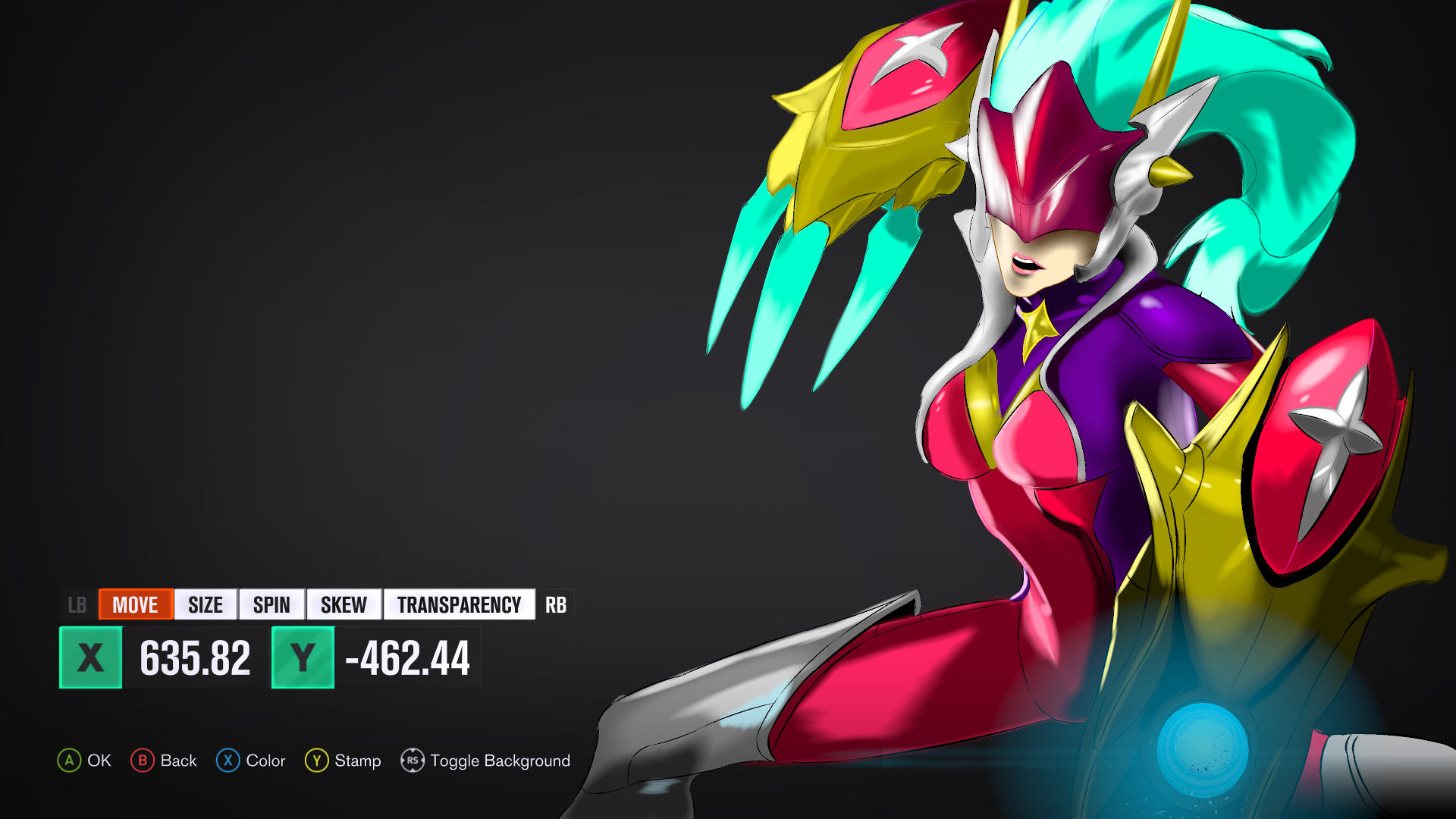Activate the Stamp option

click(357, 761)
